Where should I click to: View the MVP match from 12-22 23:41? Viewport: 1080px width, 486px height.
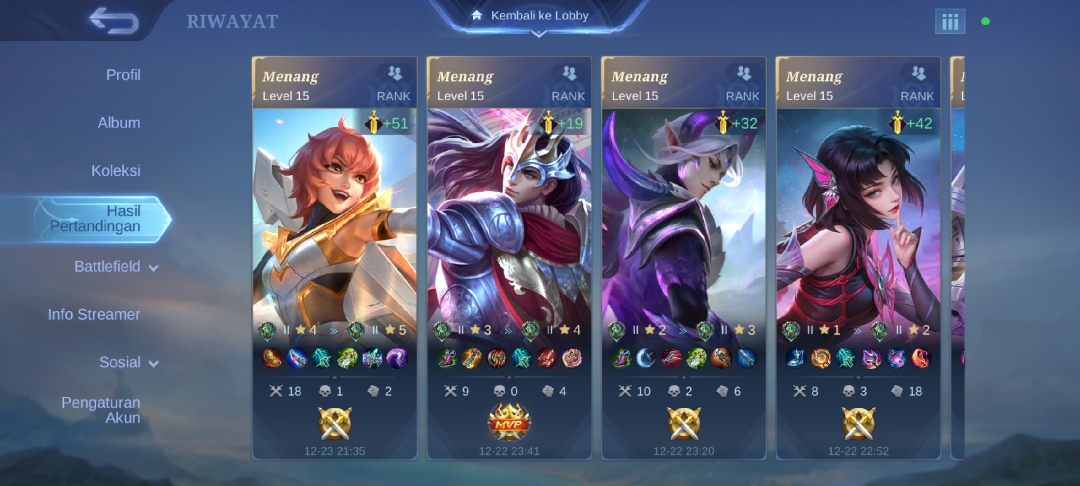509,258
